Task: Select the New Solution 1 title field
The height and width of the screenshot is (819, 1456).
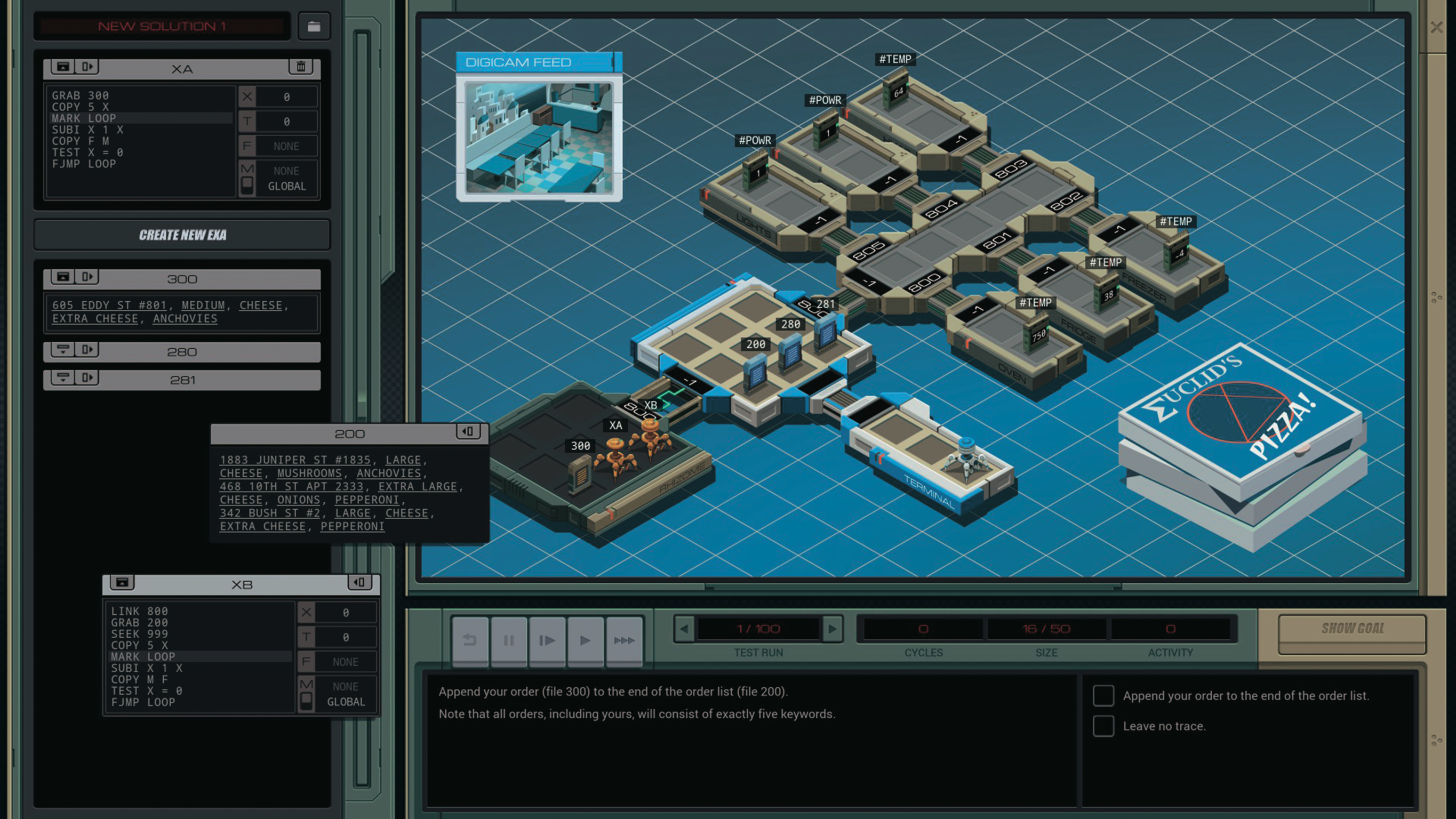Action: coord(162,27)
